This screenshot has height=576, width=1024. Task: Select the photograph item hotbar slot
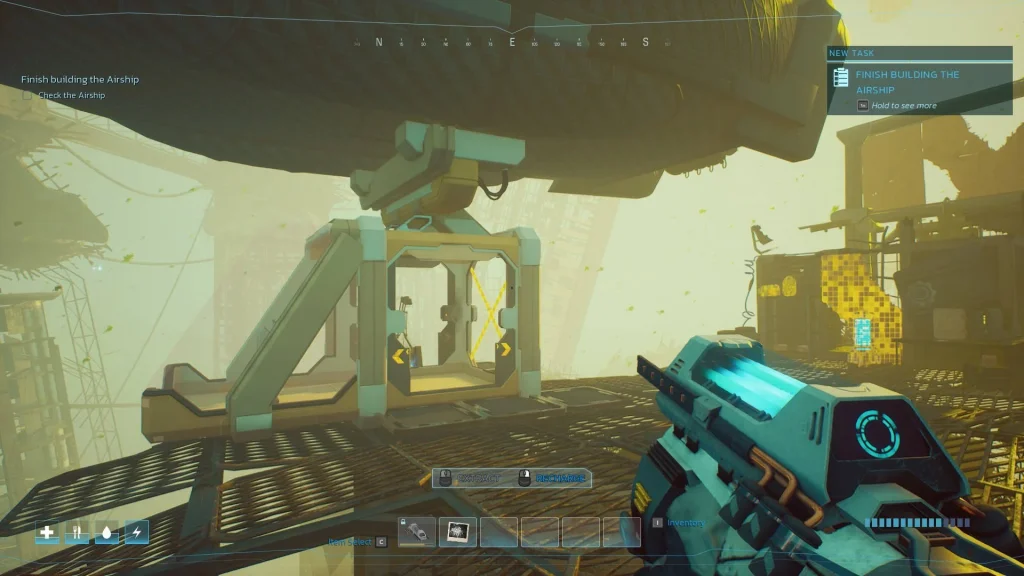457,532
